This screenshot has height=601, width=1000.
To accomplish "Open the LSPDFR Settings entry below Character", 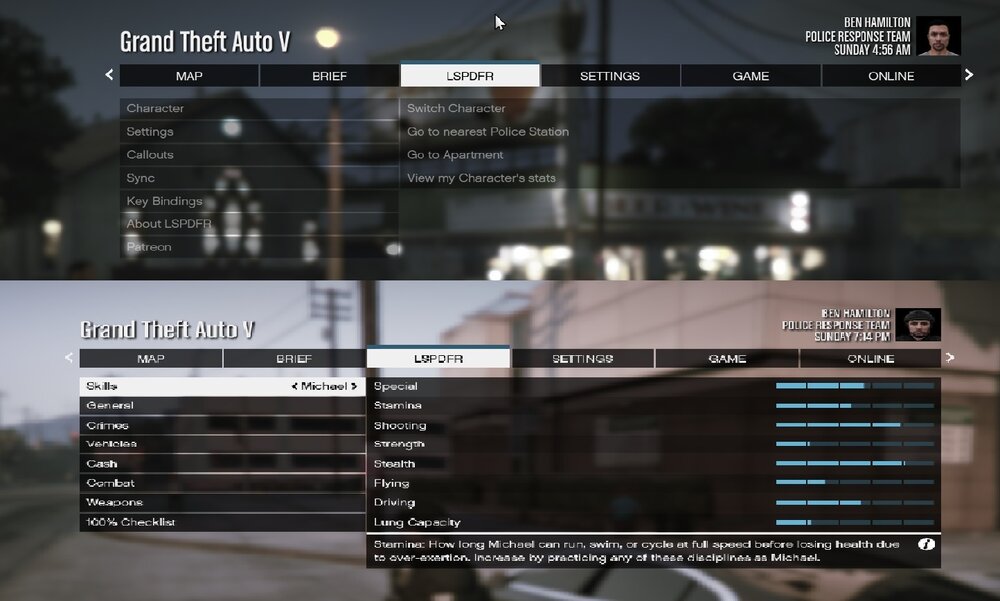I will 150,131.
